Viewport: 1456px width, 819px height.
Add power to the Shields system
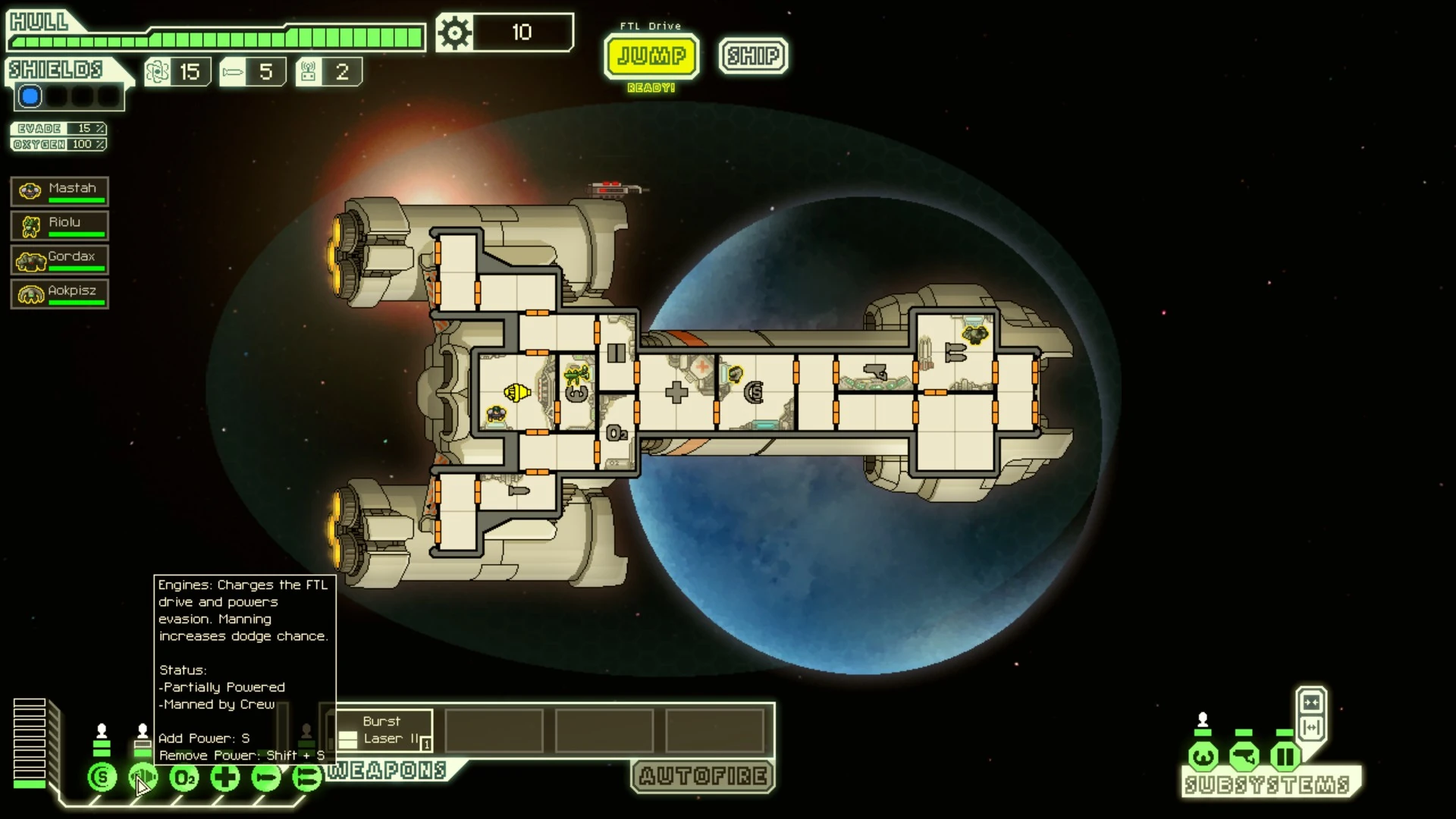point(102,777)
